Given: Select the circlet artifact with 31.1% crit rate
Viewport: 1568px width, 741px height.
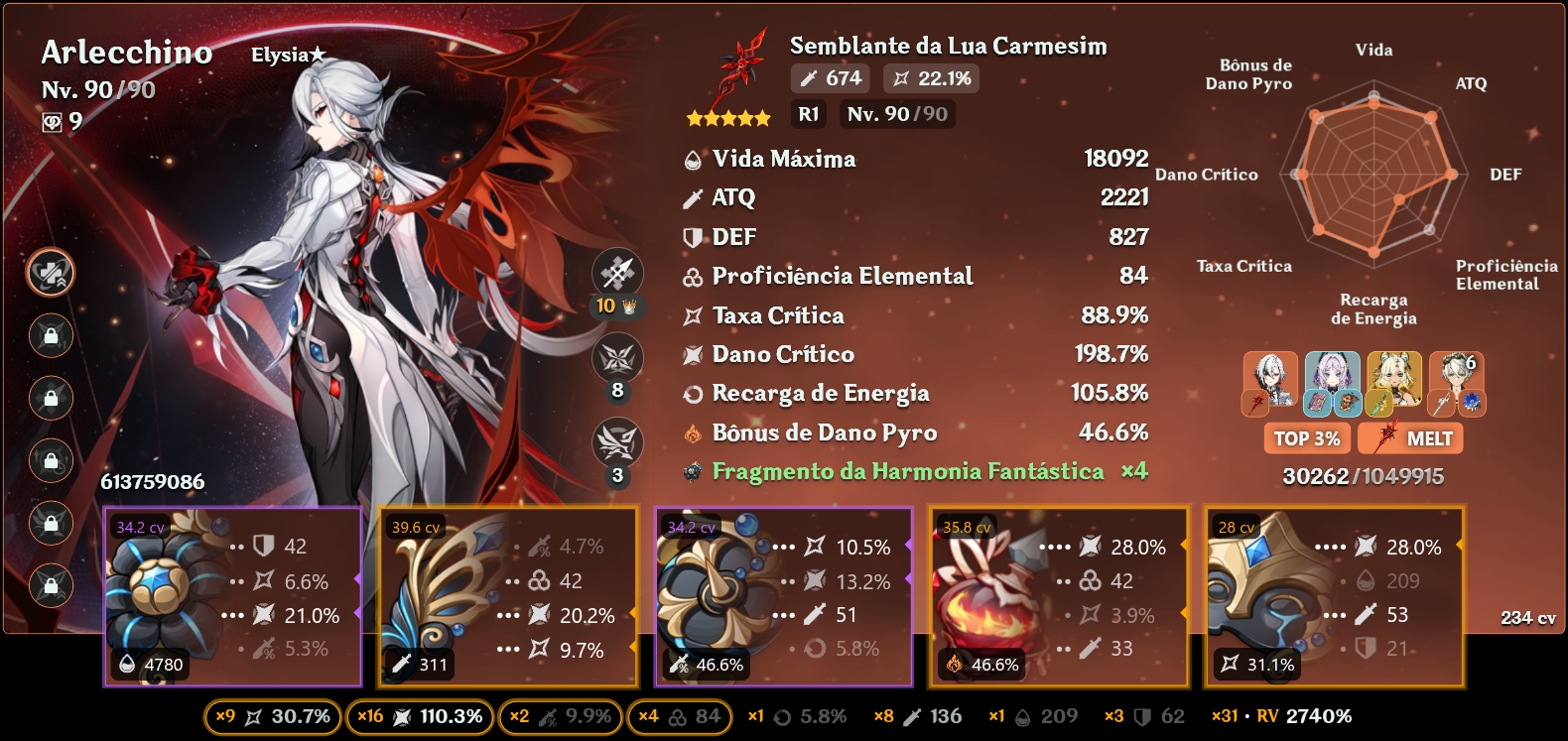Looking at the screenshot, I should [x=1334, y=597].
